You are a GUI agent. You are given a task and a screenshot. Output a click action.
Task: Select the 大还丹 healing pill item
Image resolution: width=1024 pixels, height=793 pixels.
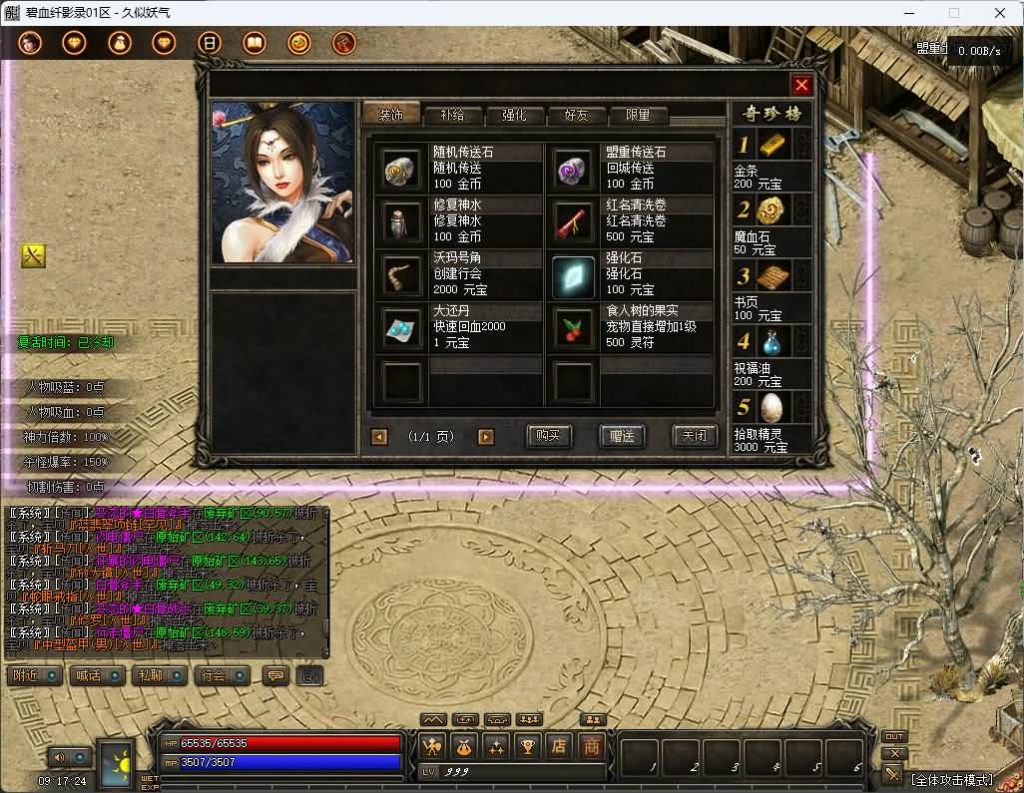(402, 327)
